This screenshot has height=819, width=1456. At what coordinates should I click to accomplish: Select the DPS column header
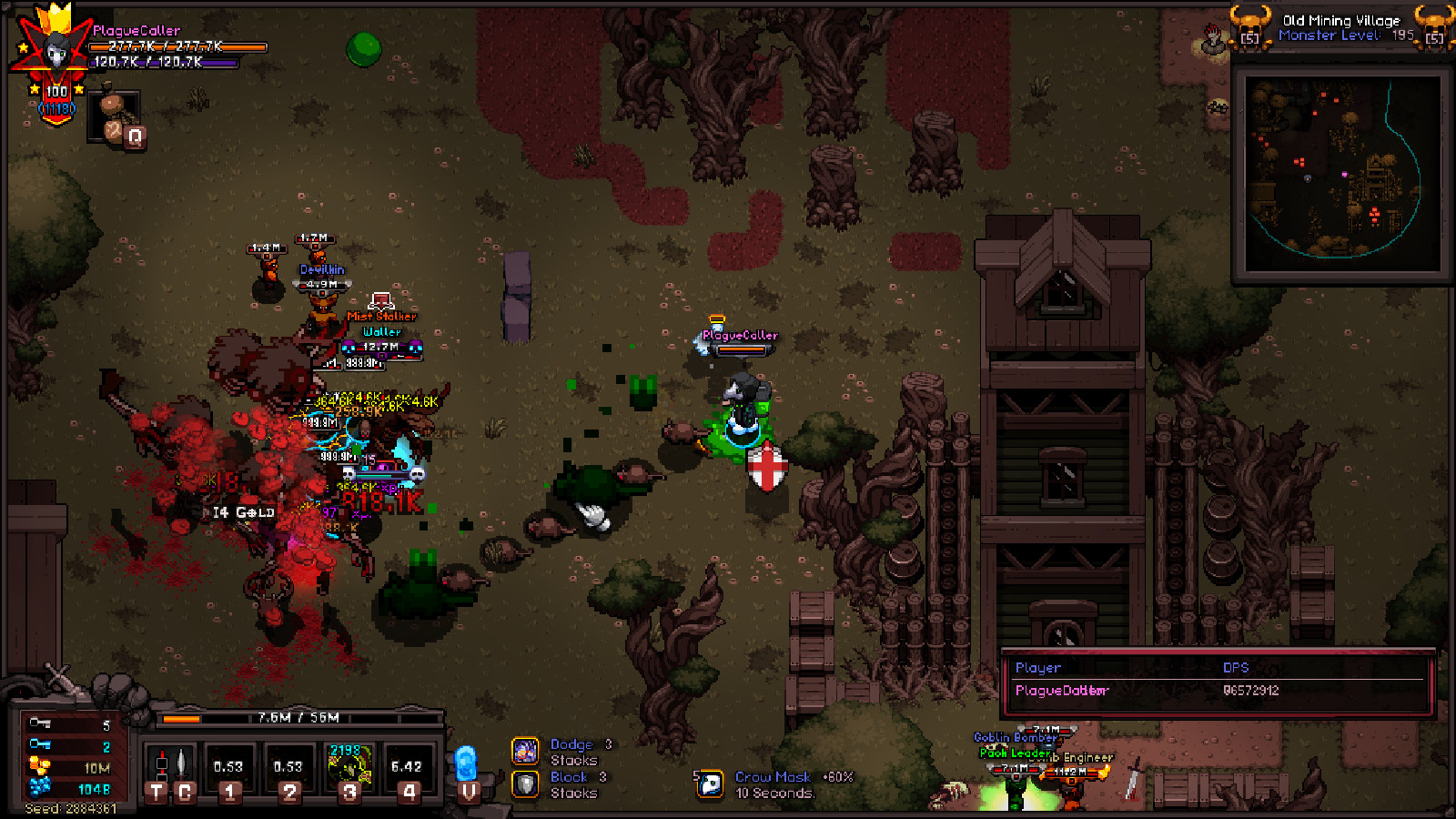click(x=1235, y=667)
